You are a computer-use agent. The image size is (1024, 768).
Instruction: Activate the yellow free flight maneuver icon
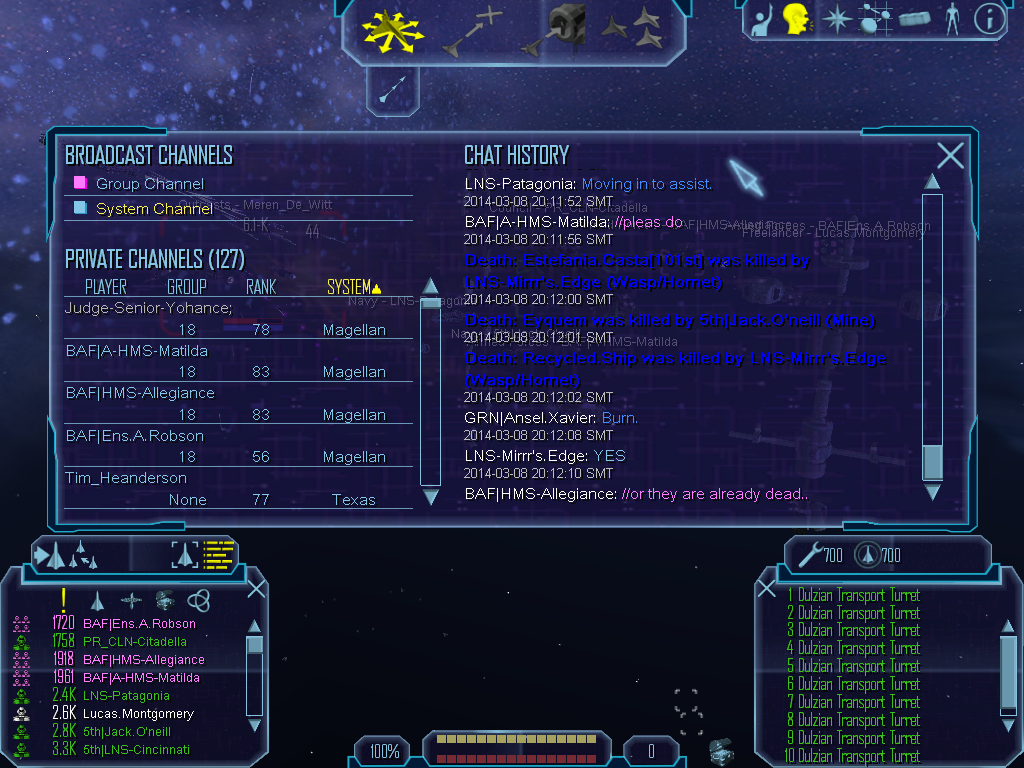click(392, 30)
